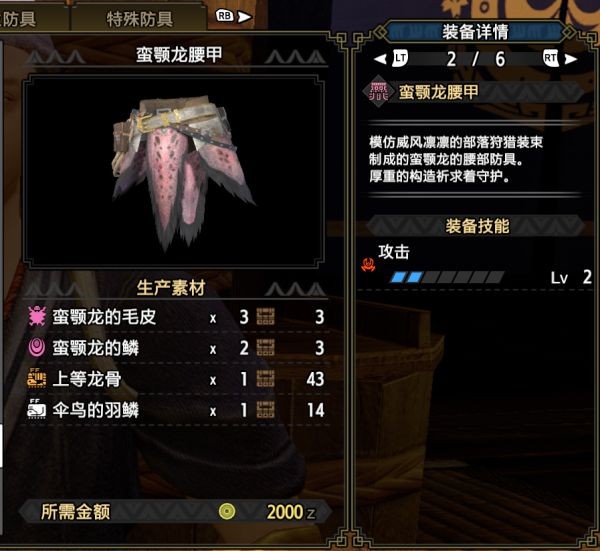600x551 pixels.
Task: Select the 蛮颚龙的毛皮 material row
Action: coord(175,318)
